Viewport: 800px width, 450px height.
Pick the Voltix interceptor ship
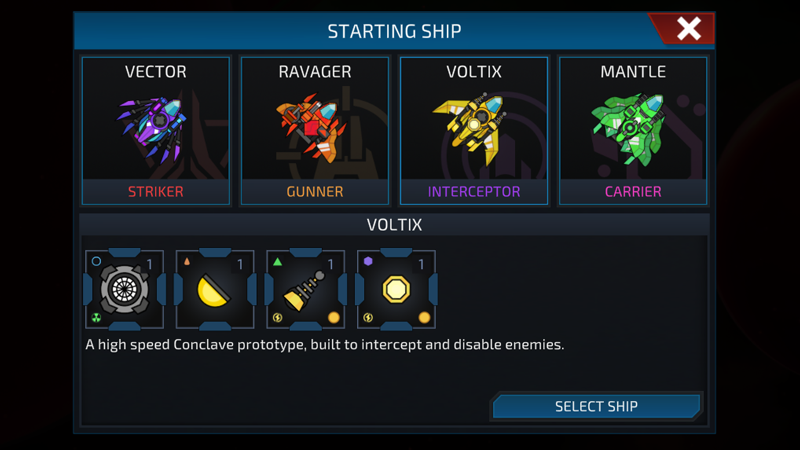[474, 131]
